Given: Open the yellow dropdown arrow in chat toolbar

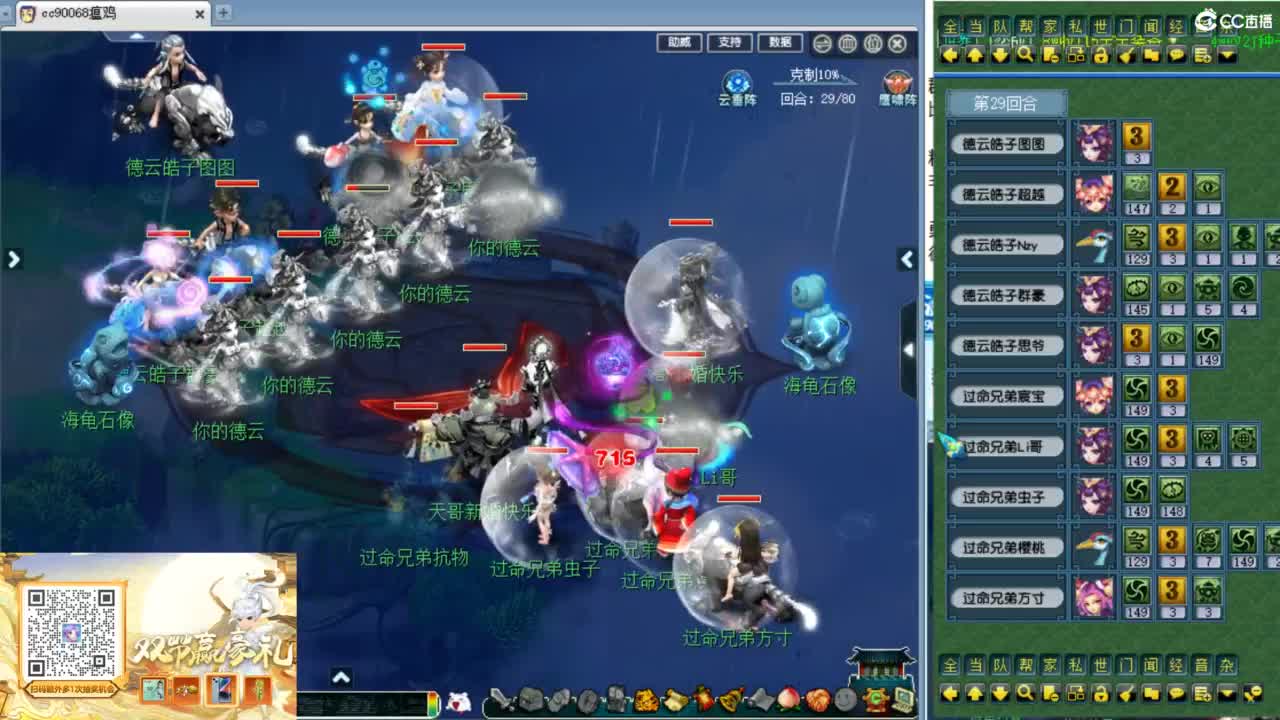Looking at the screenshot, I should click(x=1227, y=55).
